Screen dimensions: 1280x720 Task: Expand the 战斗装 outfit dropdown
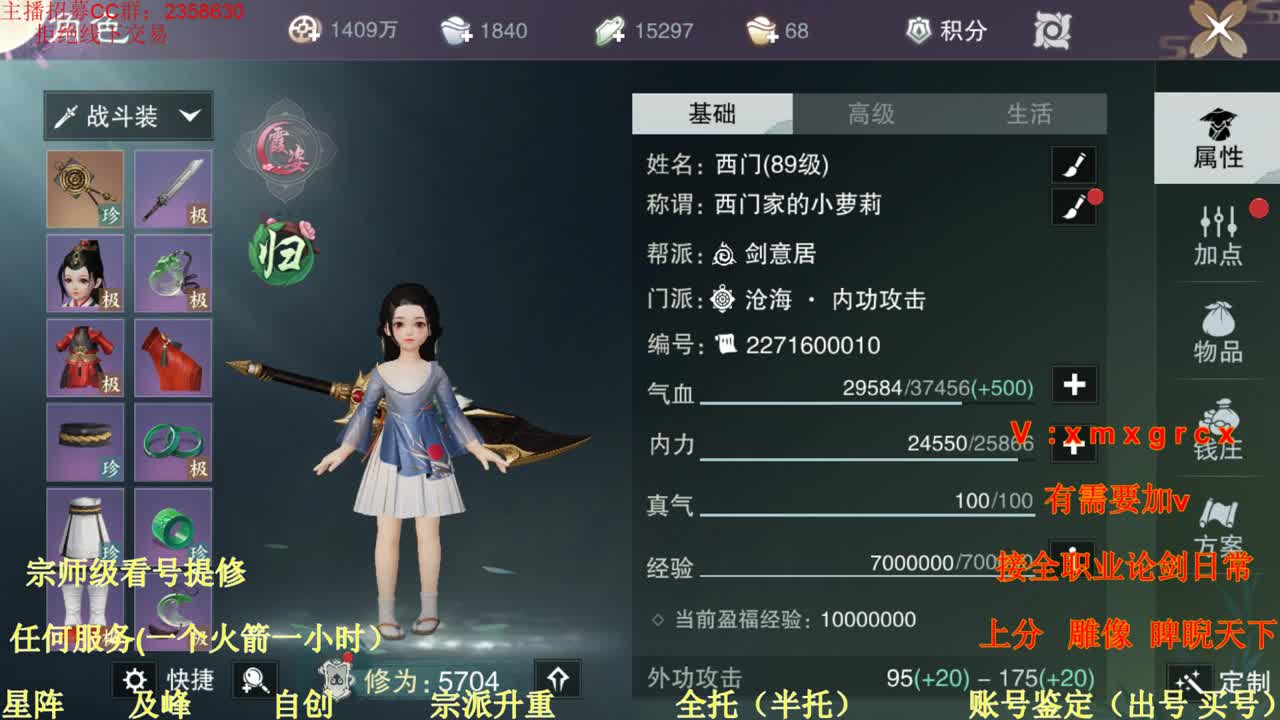[x=130, y=115]
